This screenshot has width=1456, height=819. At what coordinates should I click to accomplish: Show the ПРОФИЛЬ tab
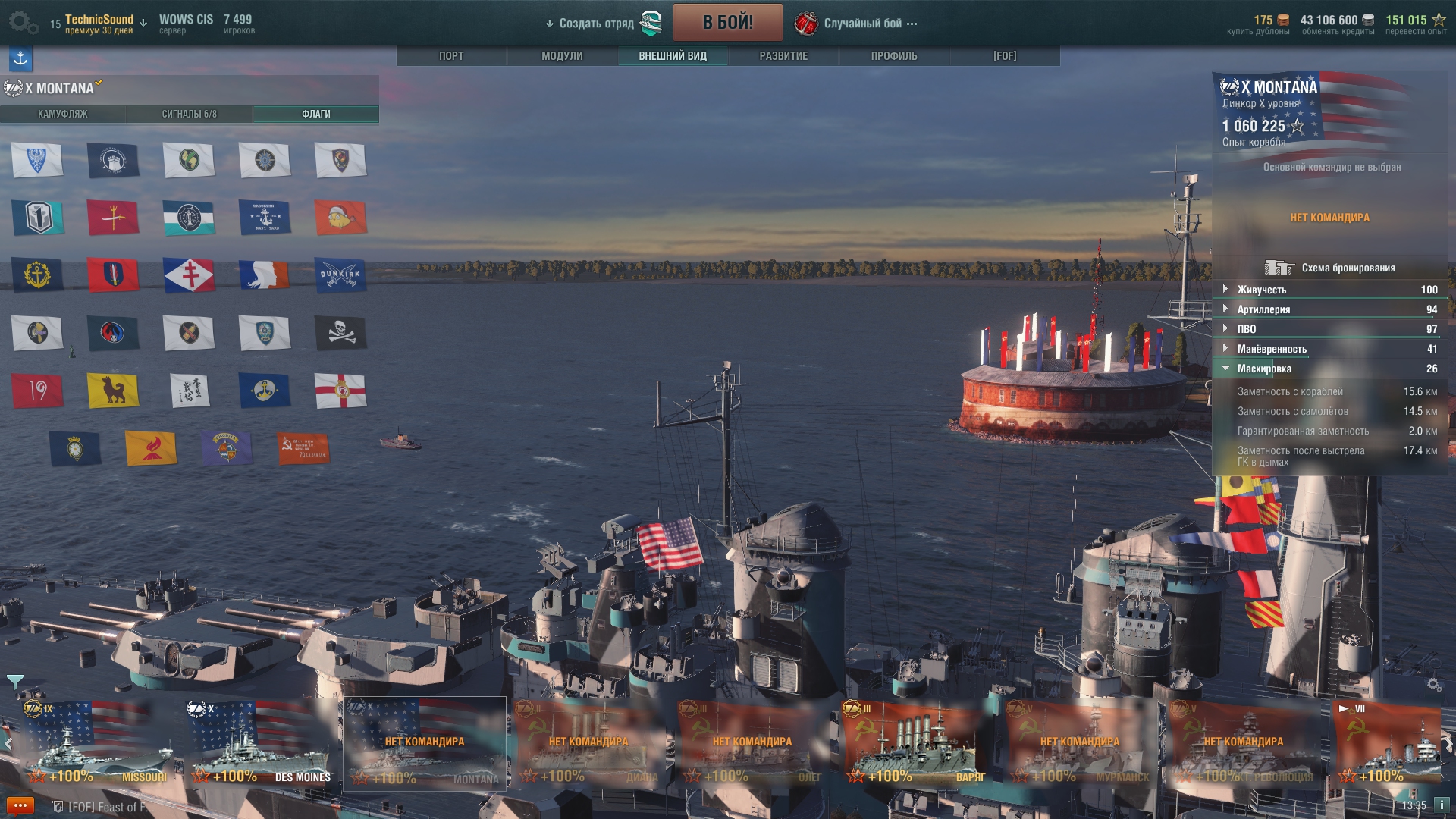(x=894, y=56)
